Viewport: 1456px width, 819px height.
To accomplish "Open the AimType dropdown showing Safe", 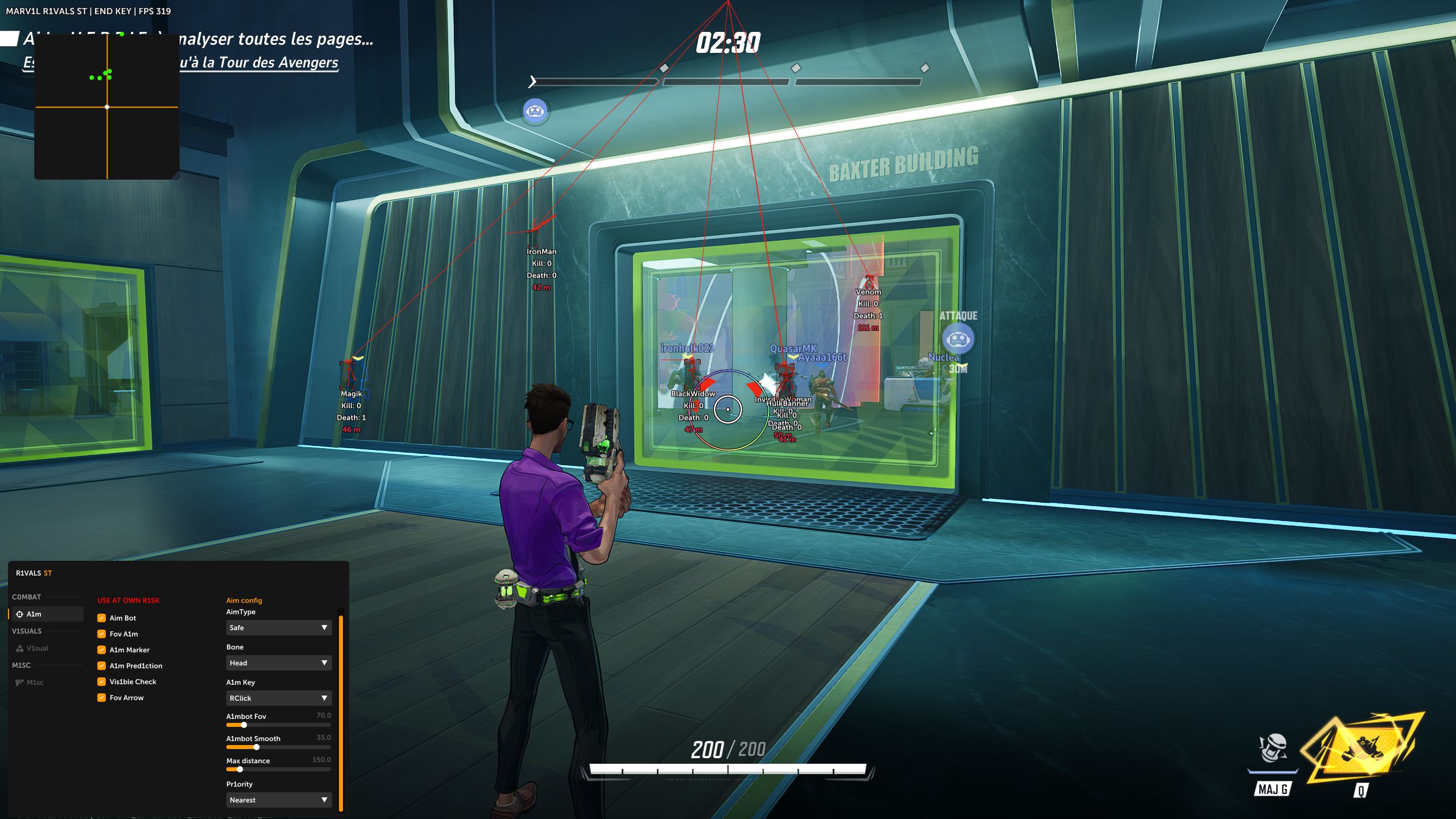I will pos(279,628).
